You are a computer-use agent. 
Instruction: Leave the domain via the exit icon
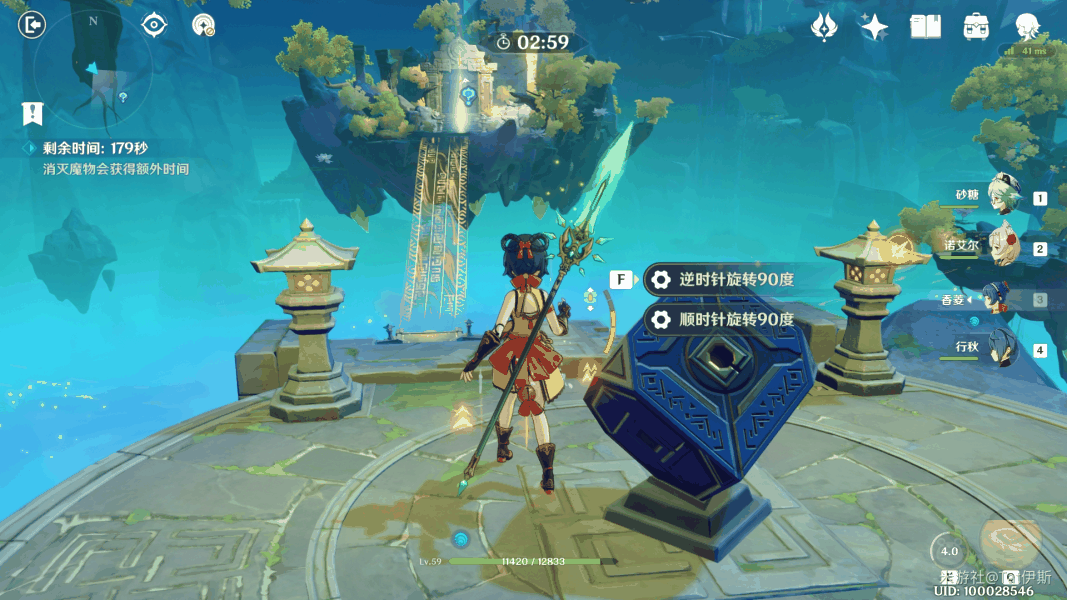pyautogui.click(x=32, y=25)
